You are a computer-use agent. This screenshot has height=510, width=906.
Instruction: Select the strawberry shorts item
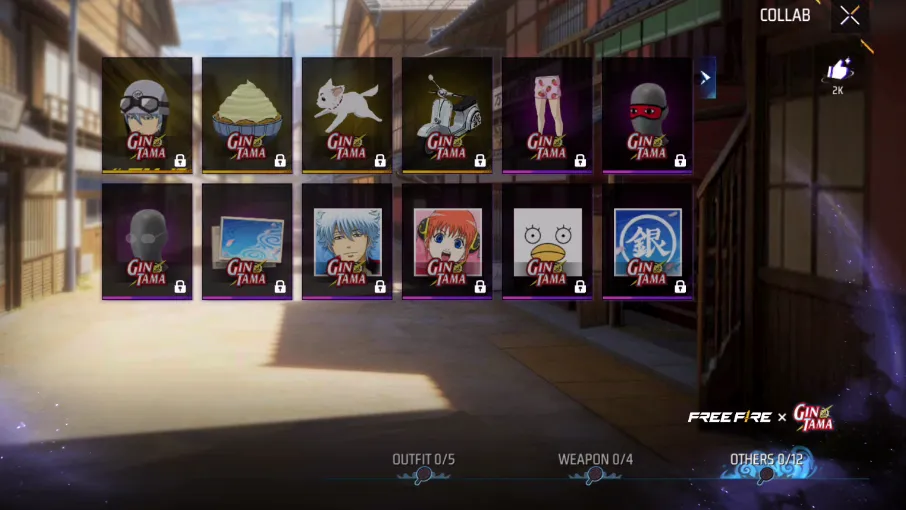click(547, 114)
